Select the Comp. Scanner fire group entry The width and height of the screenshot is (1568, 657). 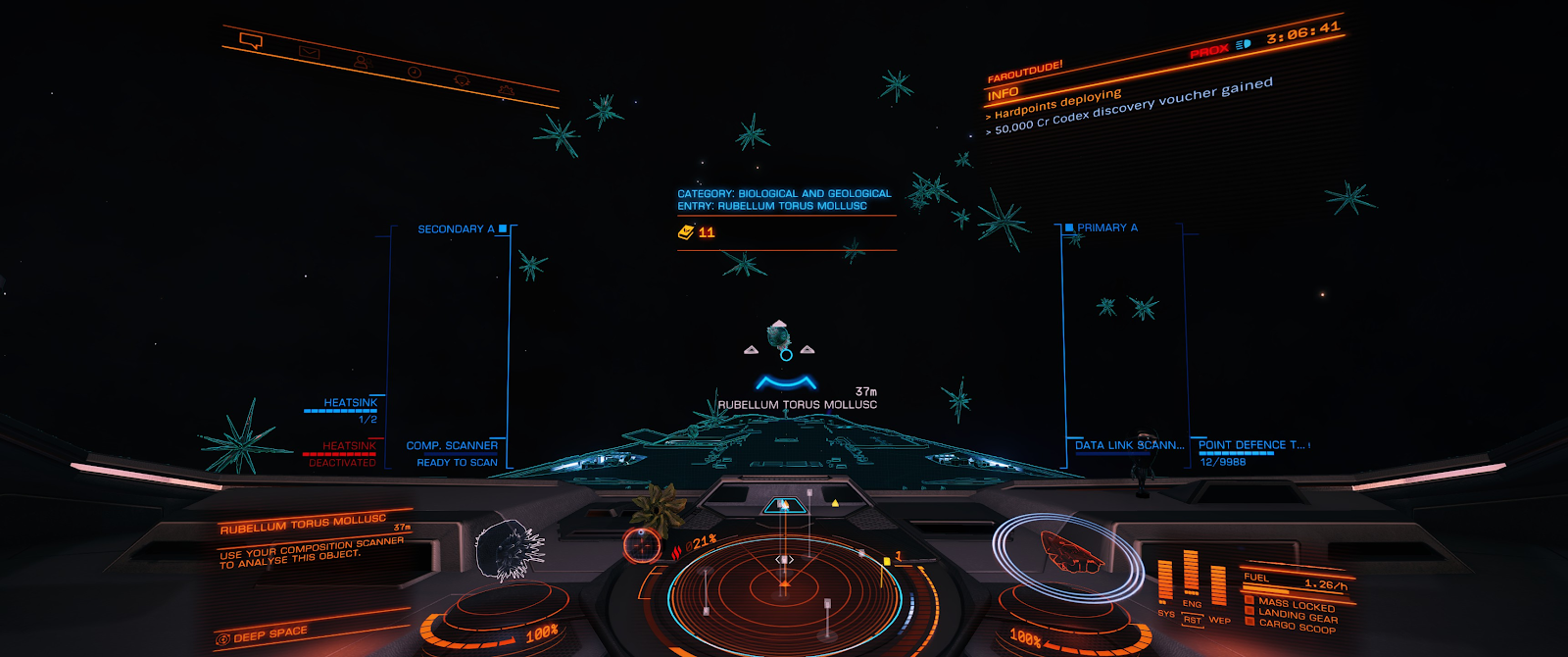452,453
